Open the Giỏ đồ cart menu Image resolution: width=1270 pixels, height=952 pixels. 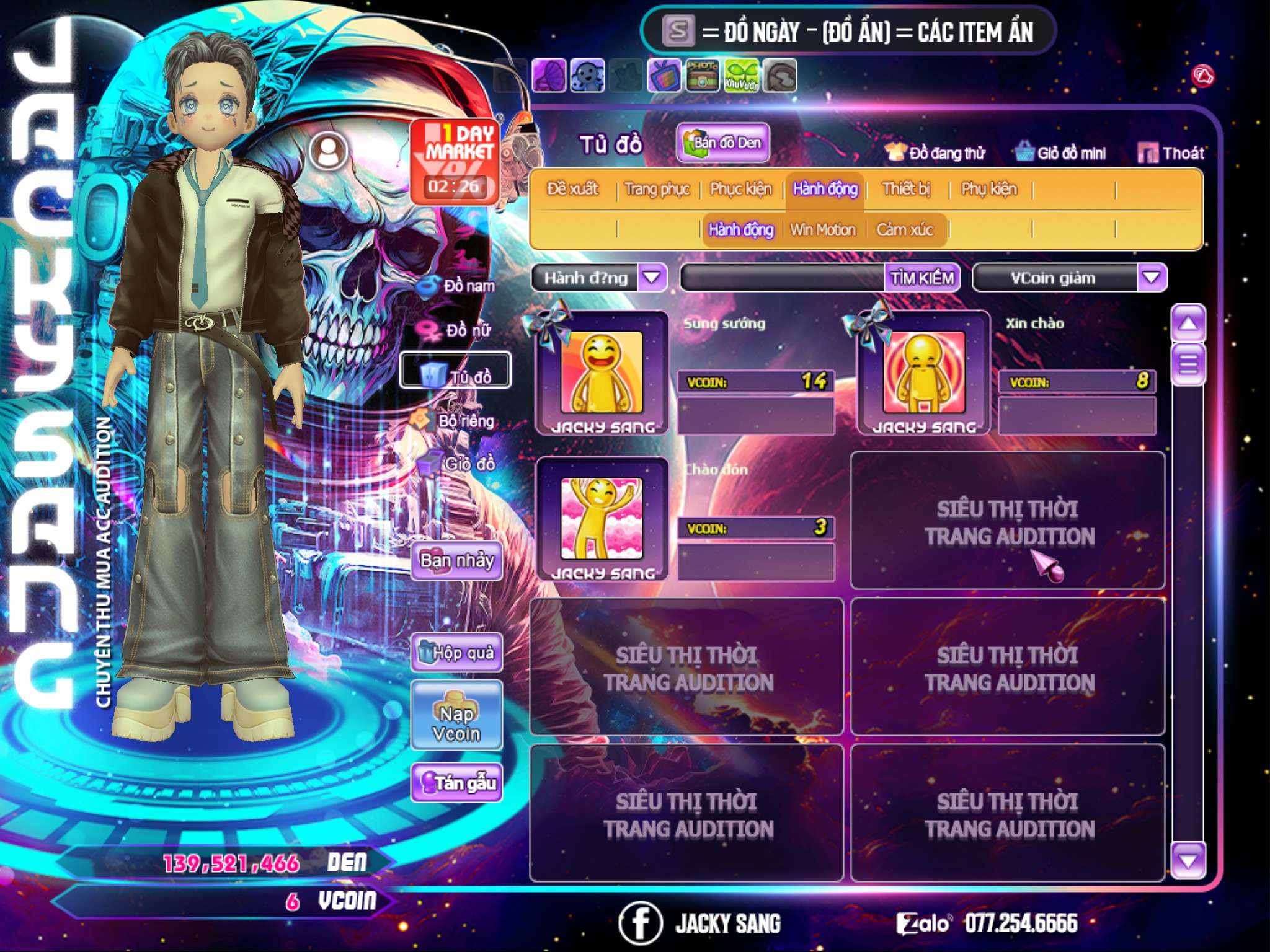[x=458, y=464]
